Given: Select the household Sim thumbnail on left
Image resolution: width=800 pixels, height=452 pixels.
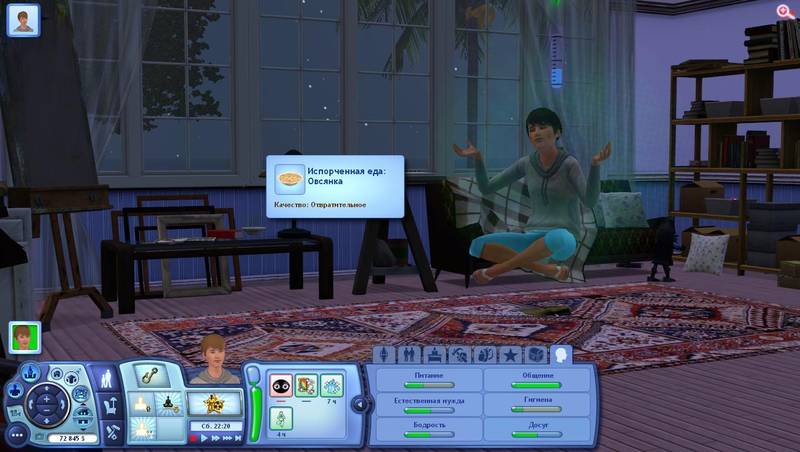Looking at the screenshot, I should (25, 337).
